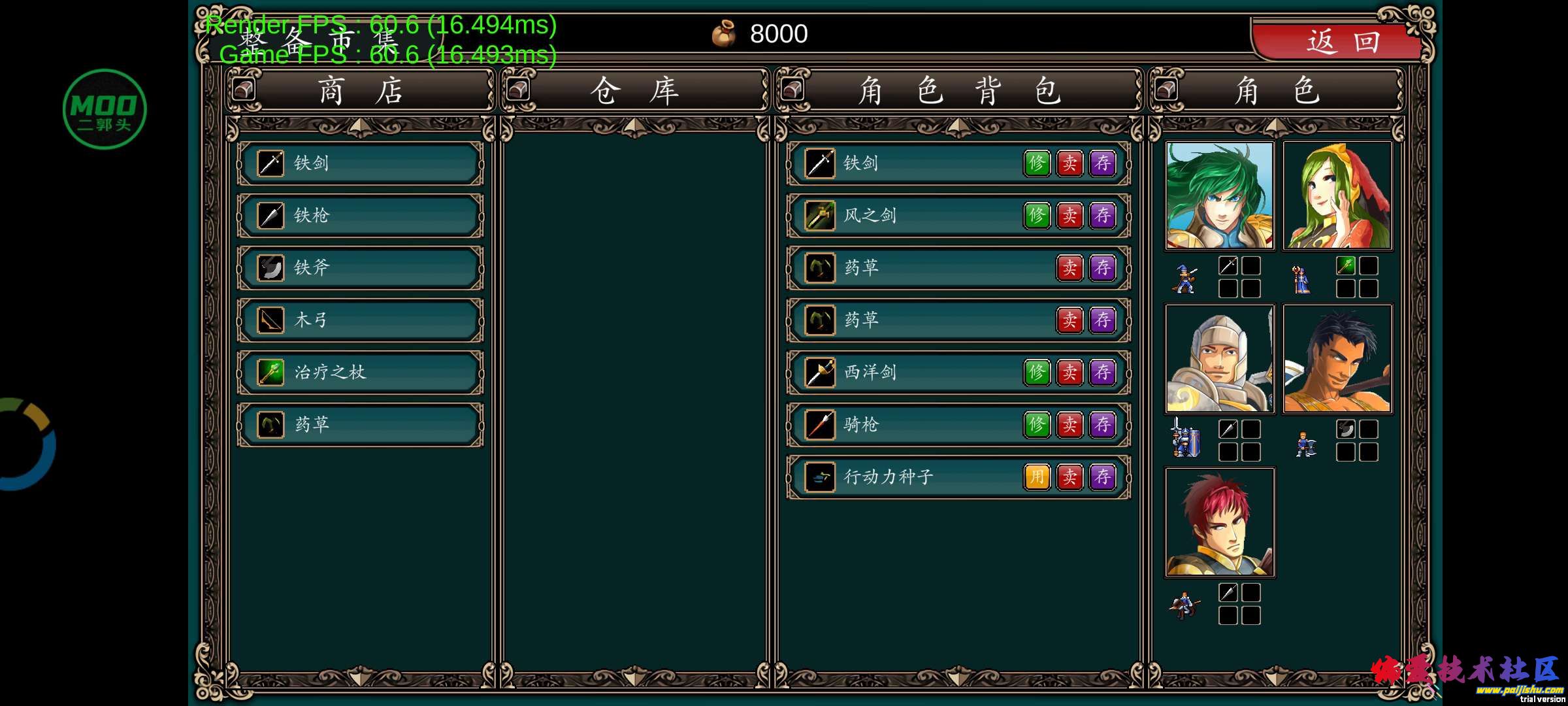Sell the 西洋剑 using its red 卖 button
Viewport: 1568px width, 706px height.
(1070, 373)
